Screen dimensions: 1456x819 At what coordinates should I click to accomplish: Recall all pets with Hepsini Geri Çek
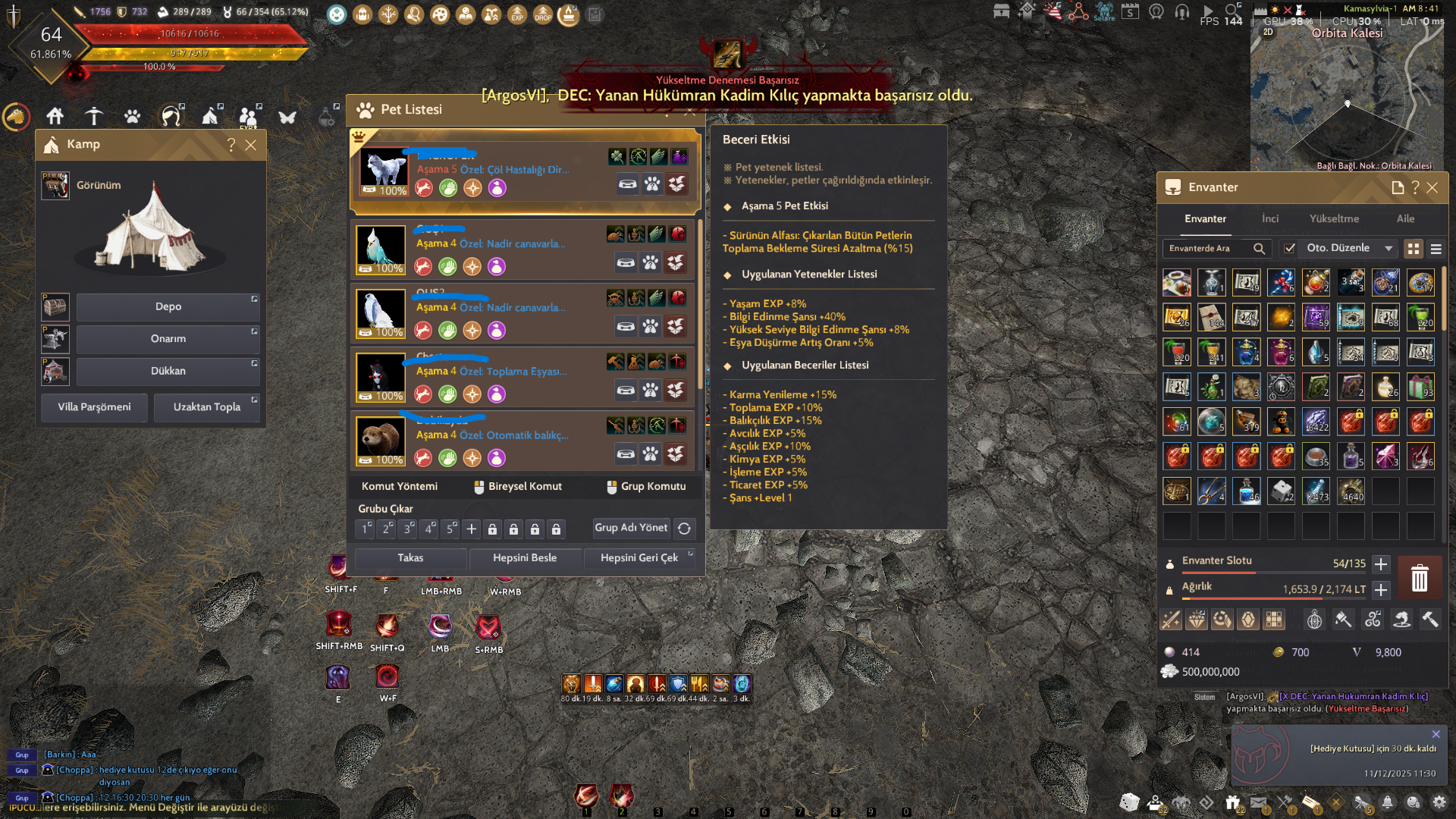639,558
